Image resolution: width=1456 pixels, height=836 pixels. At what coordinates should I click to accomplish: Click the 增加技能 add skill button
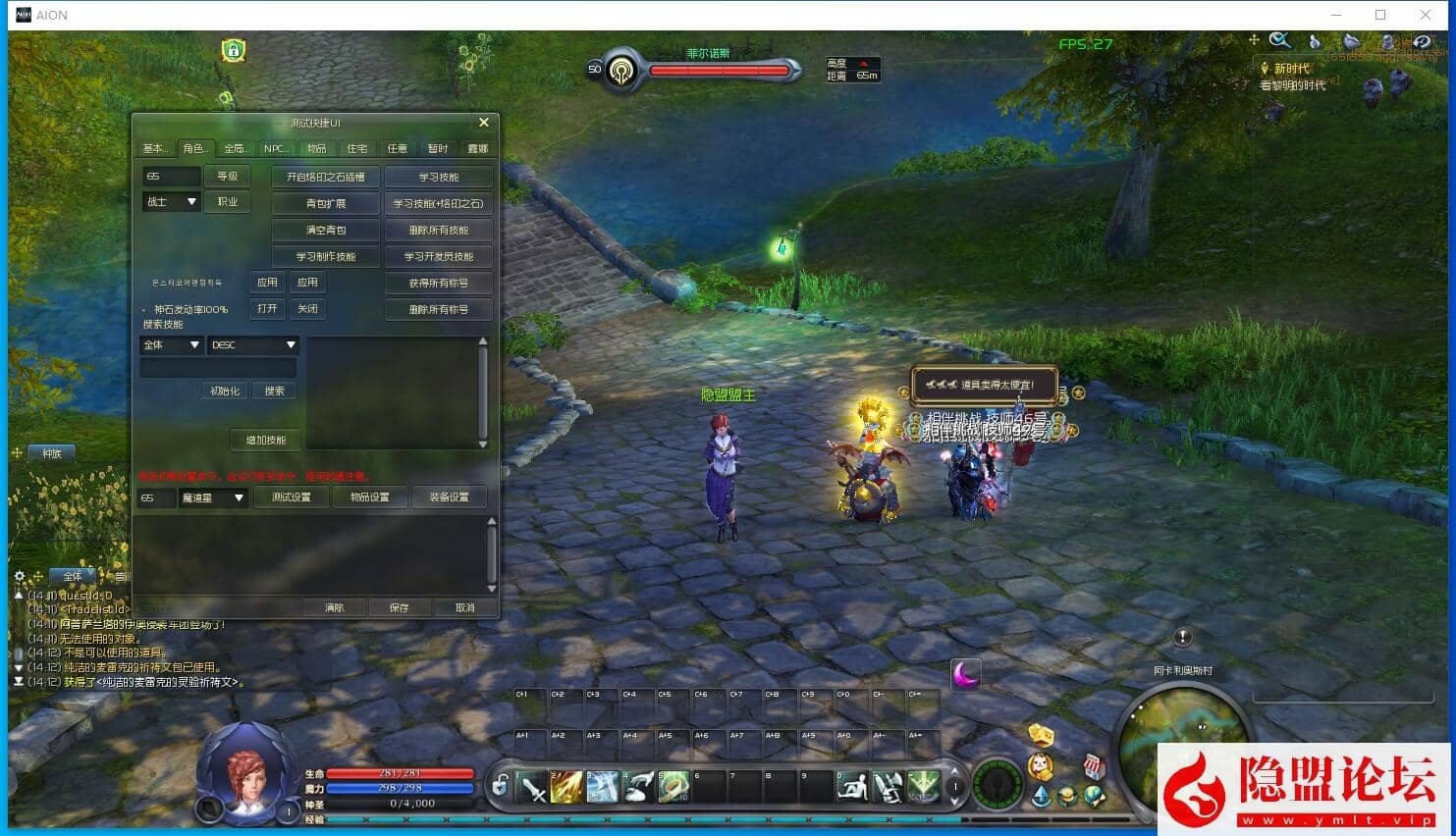coord(266,441)
